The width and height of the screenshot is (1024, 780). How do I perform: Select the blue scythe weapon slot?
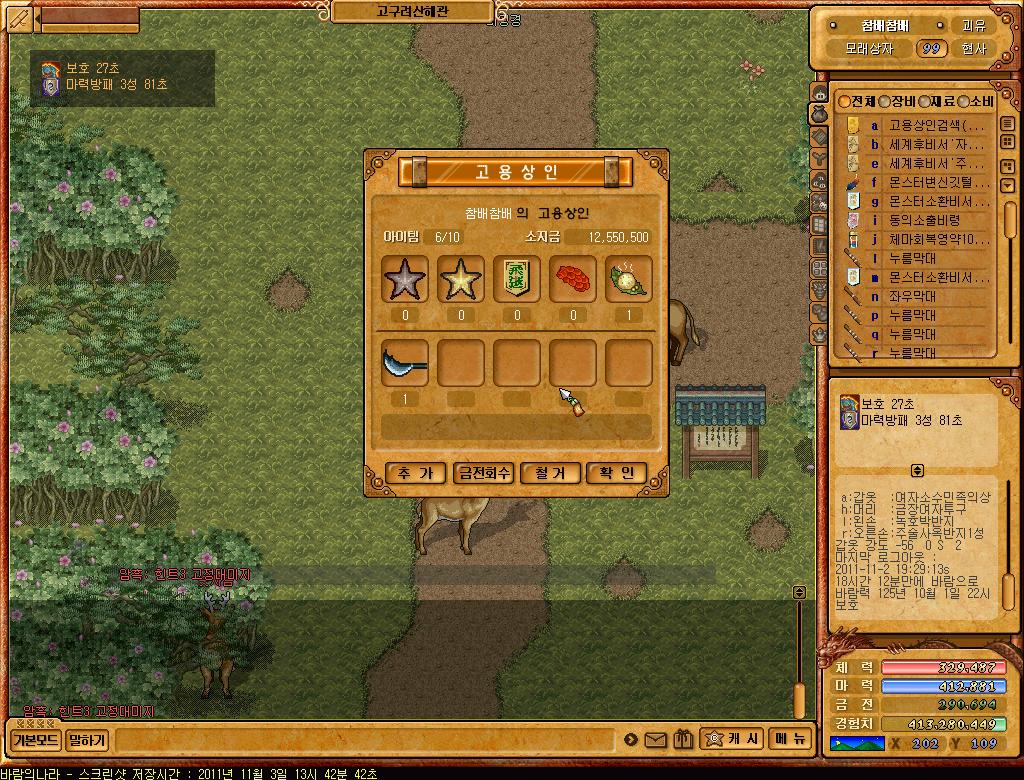(405, 363)
